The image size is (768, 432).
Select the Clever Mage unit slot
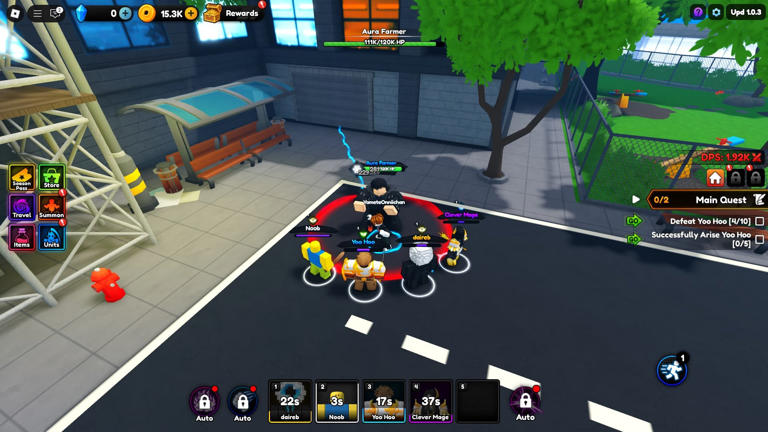point(431,401)
